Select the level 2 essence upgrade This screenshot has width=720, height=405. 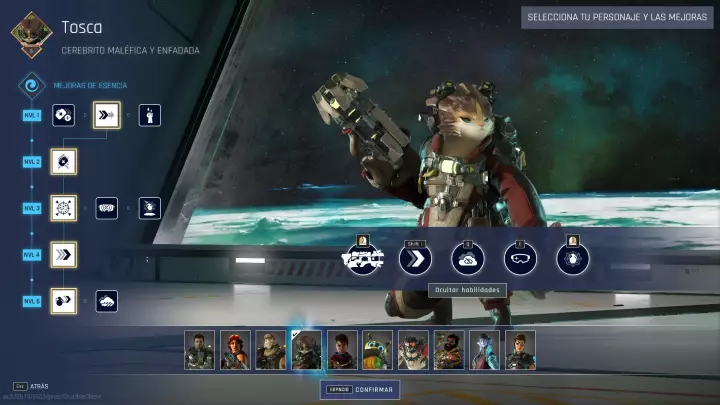pyautogui.click(x=64, y=161)
